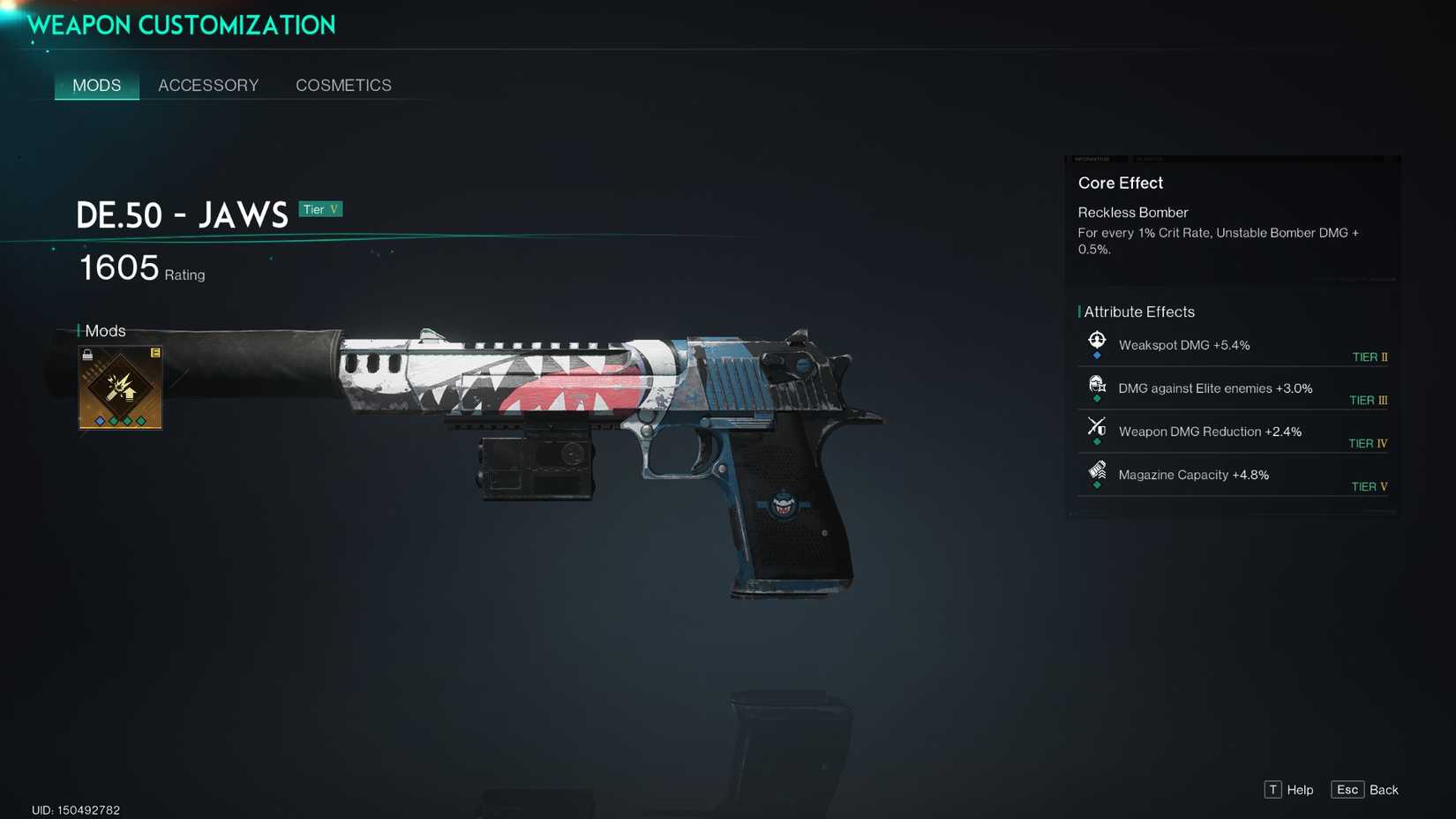This screenshot has width=1456, height=819.
Task: Click the Help keyboard shortcut icon
Action: point(1272,790)
